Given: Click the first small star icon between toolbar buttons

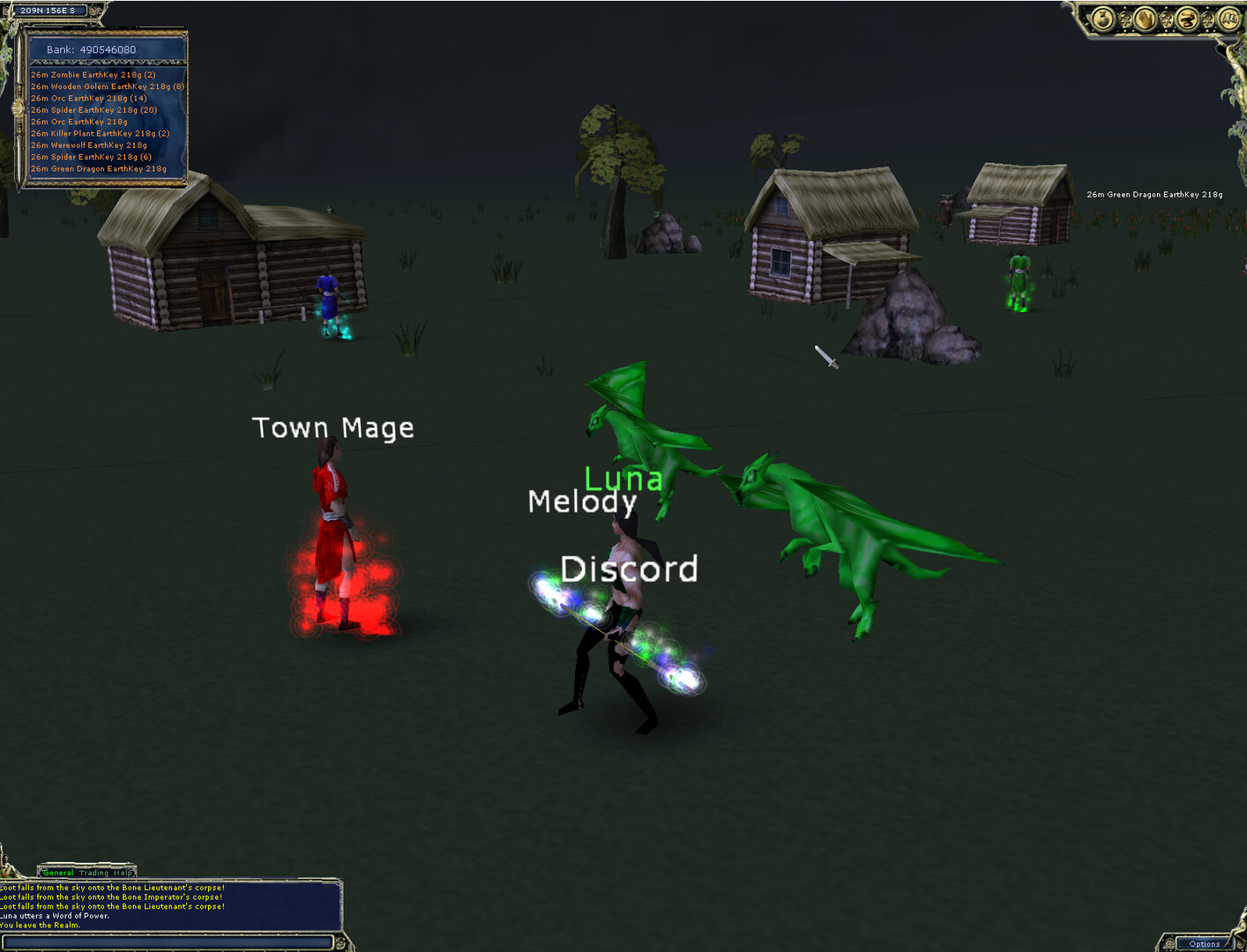Looking at the screenshot, I should [1126, 19].
